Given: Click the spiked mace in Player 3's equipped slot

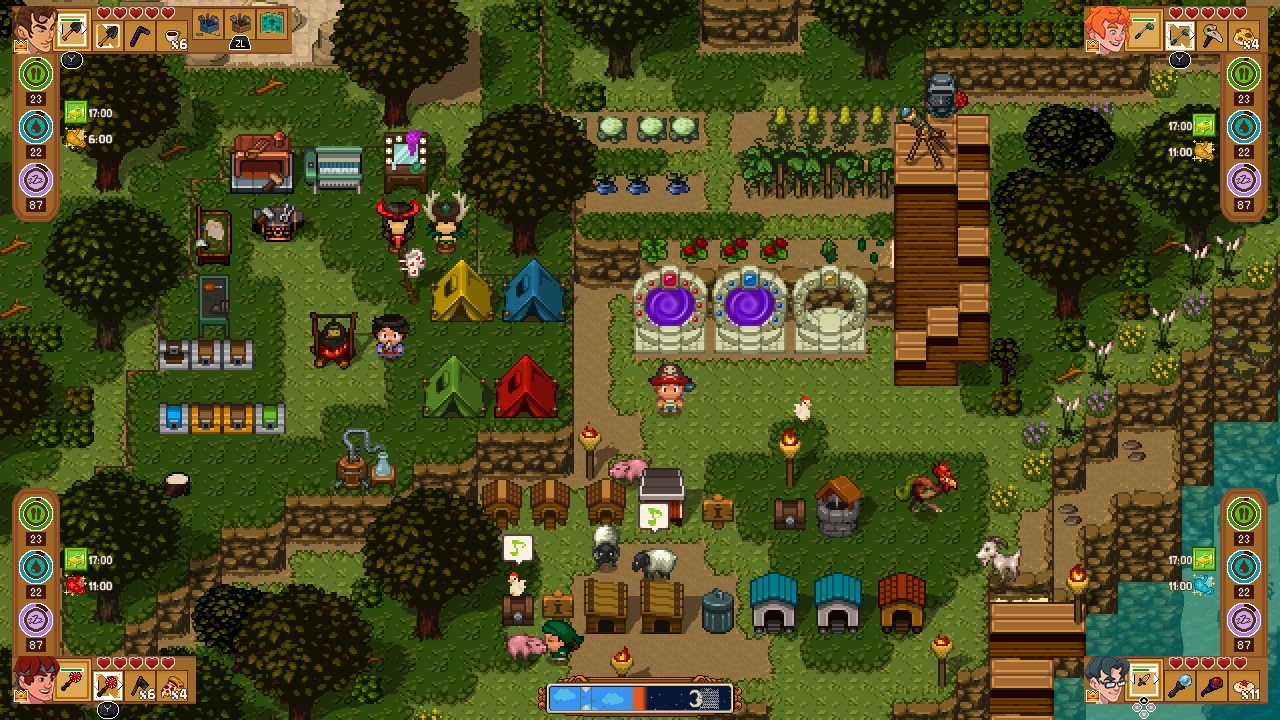Looking at the screenshot, I should coord(72,679).
